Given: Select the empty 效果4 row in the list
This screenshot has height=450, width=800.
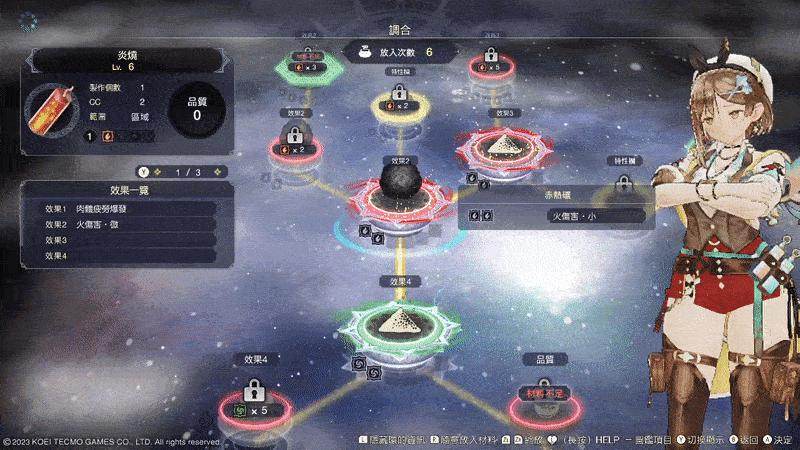Looking at the screenshot, I should coord(129,256).
